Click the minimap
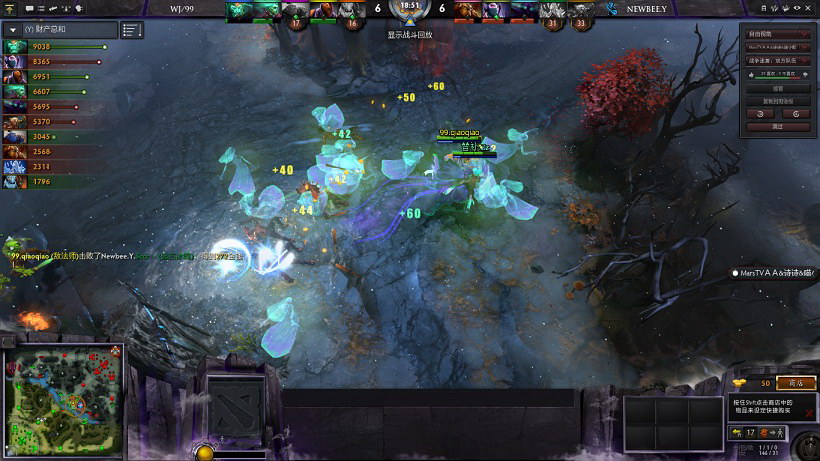 tap(63, 397)
